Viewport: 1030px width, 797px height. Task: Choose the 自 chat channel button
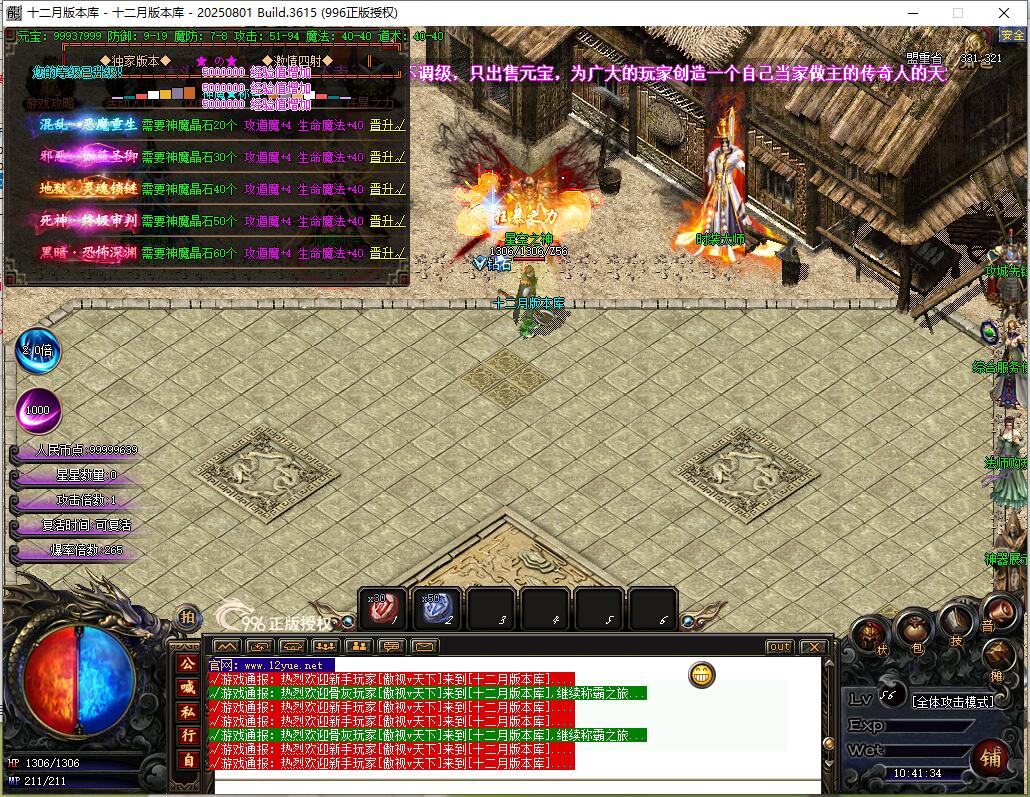(x=186, y=759)
